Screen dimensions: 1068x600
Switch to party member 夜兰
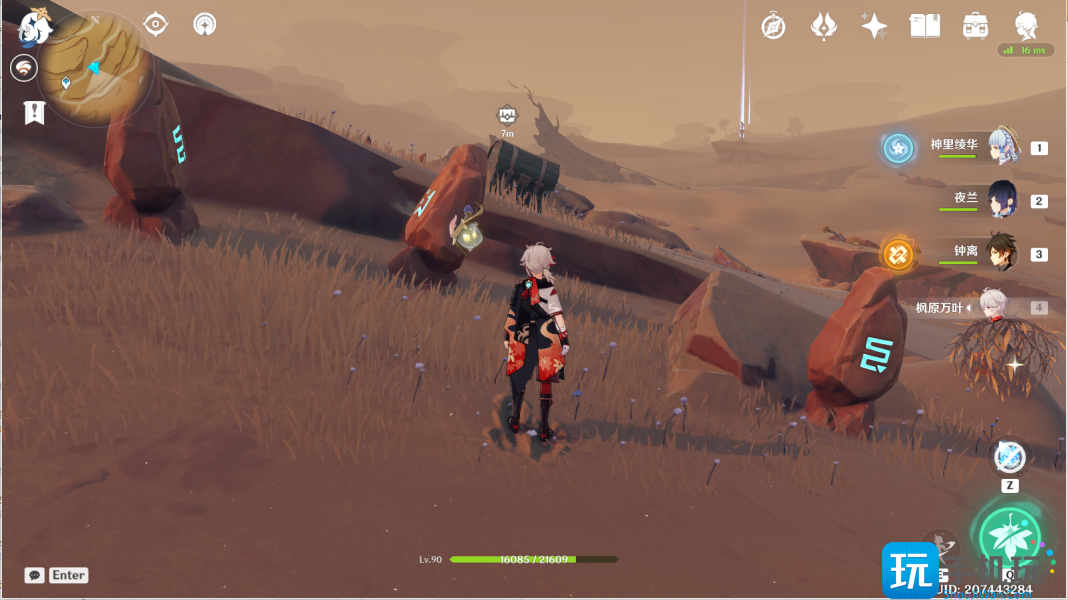tap(1002, 199)
